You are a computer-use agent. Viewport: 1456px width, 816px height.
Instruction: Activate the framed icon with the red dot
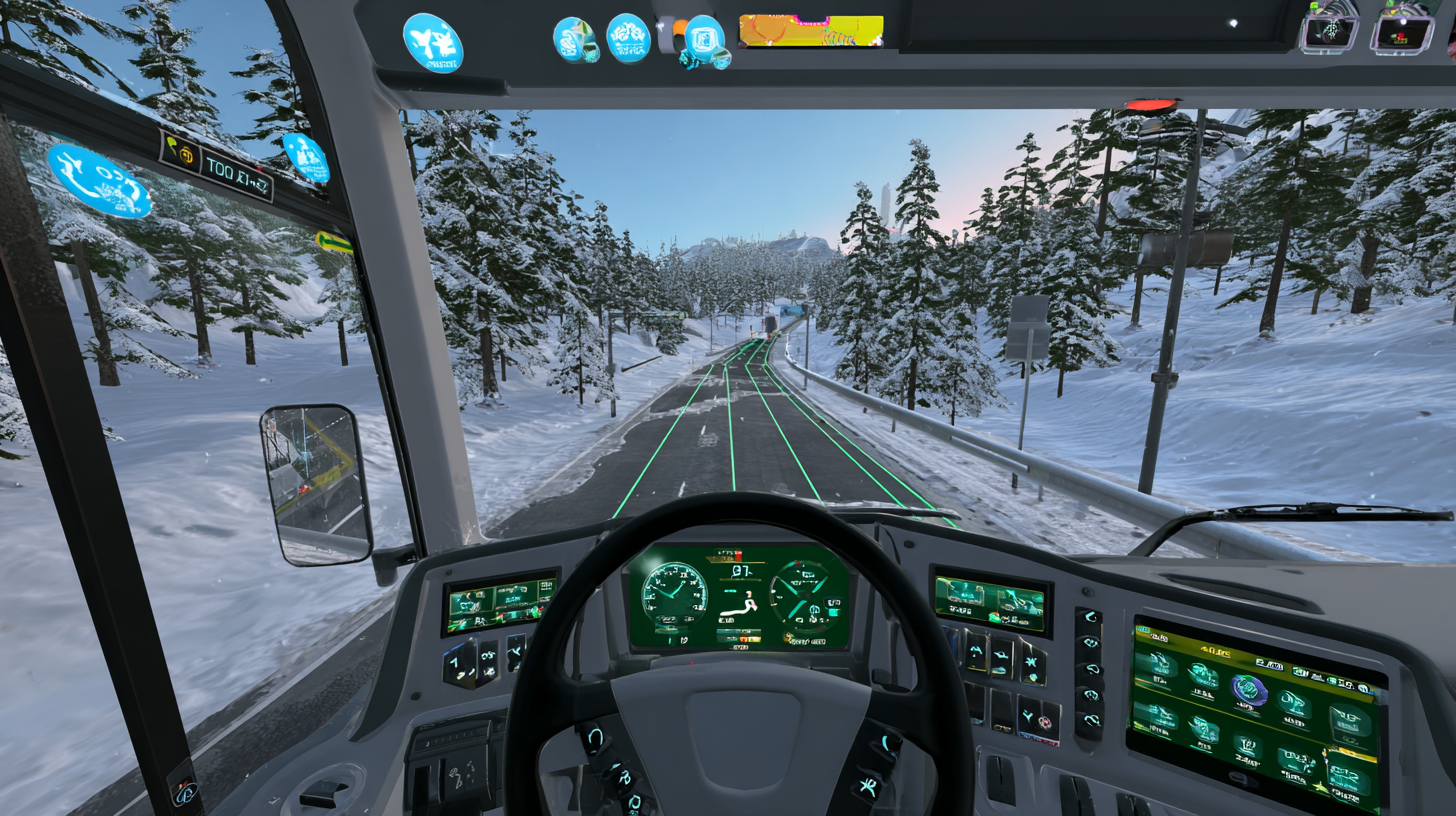click(x=1402, y=32)
